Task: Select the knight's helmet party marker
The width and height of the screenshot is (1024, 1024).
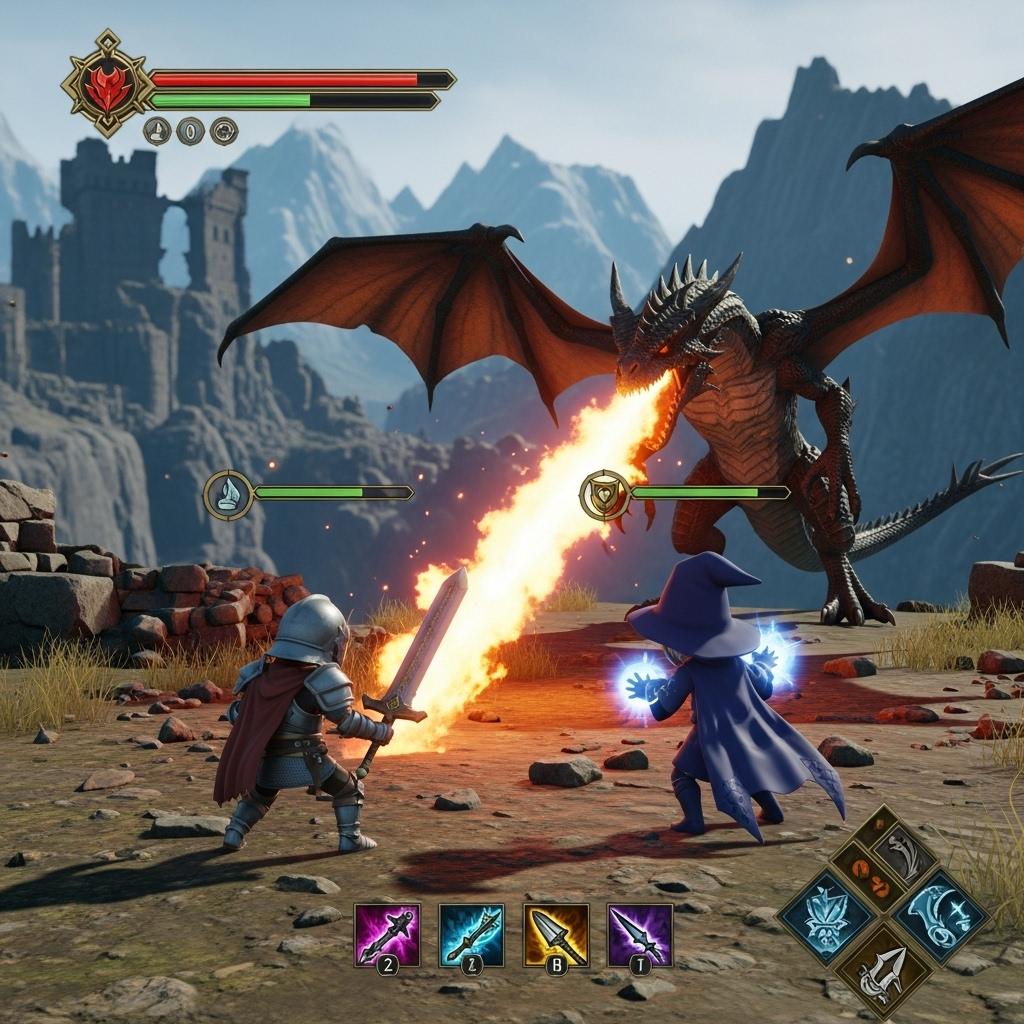Action: [229, 494]
